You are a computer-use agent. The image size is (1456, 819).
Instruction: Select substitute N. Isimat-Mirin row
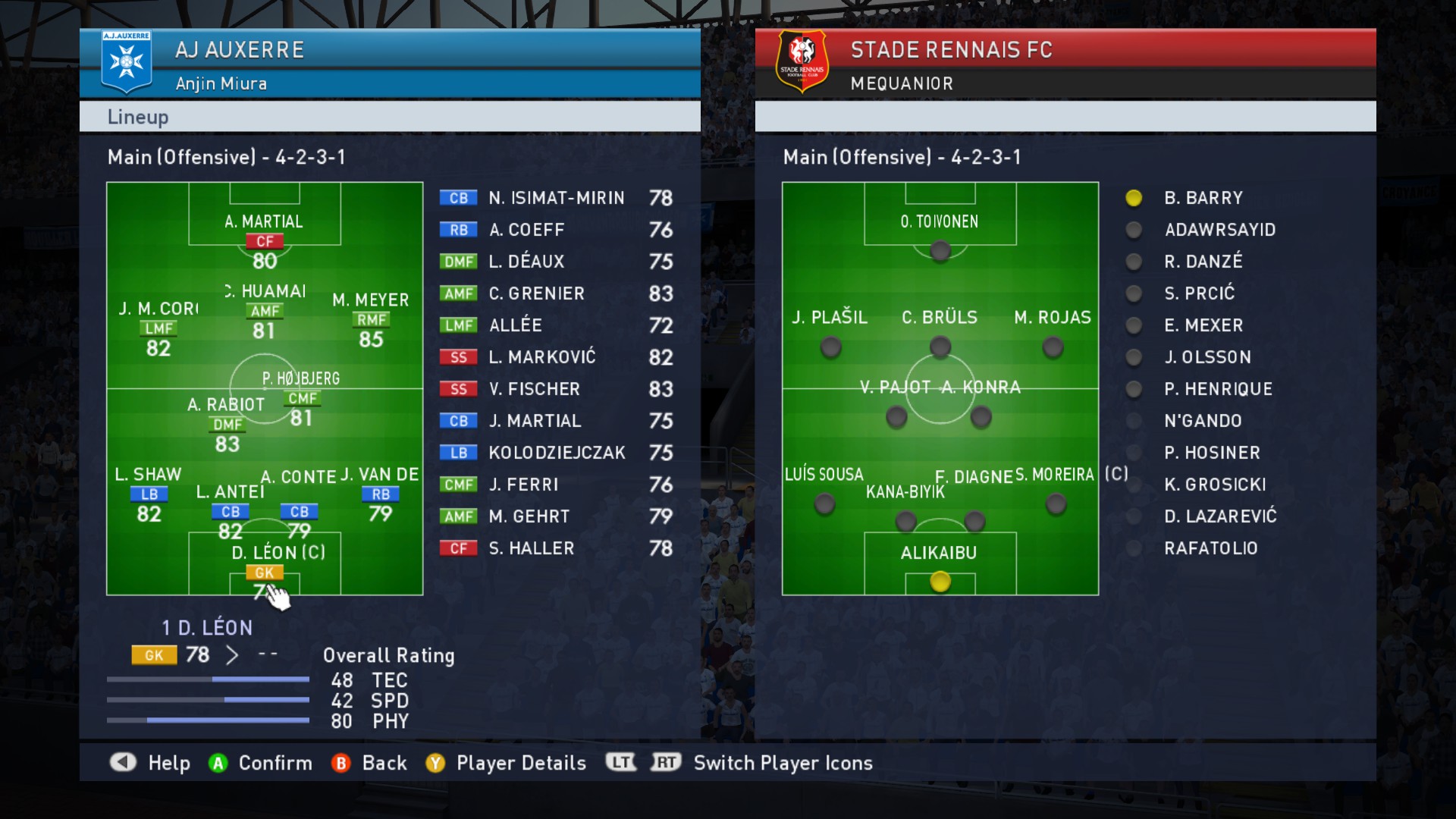click(556, 198)
